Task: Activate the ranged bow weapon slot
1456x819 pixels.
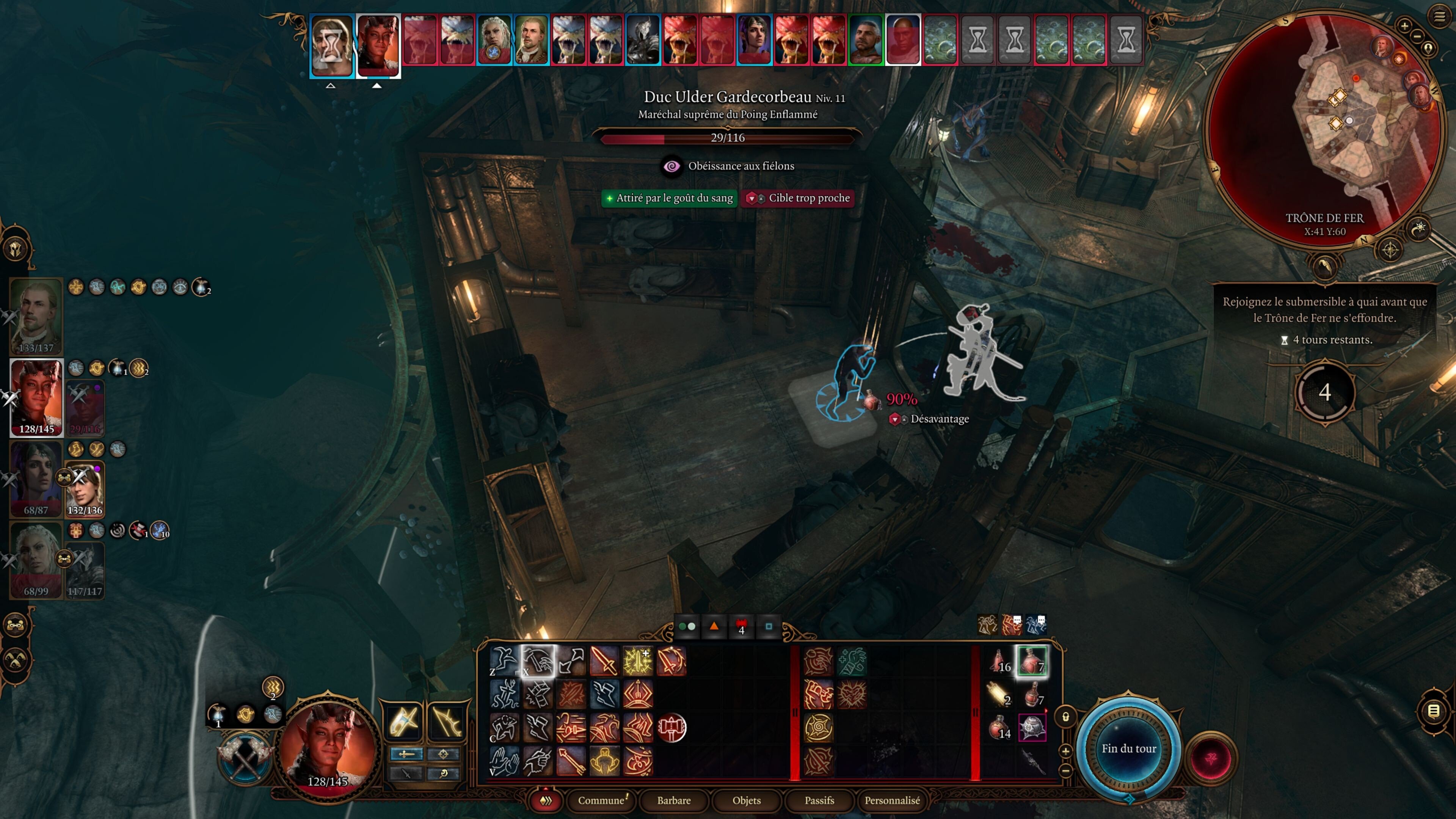Action: click(x=447, y=721)
